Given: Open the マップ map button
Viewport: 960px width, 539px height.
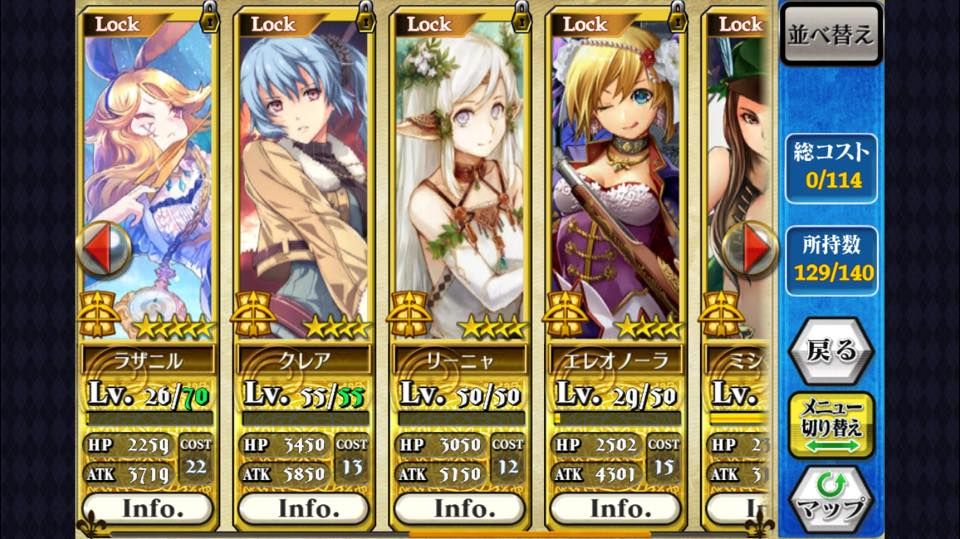Looking at the screenshot, I should pos(830,499).
